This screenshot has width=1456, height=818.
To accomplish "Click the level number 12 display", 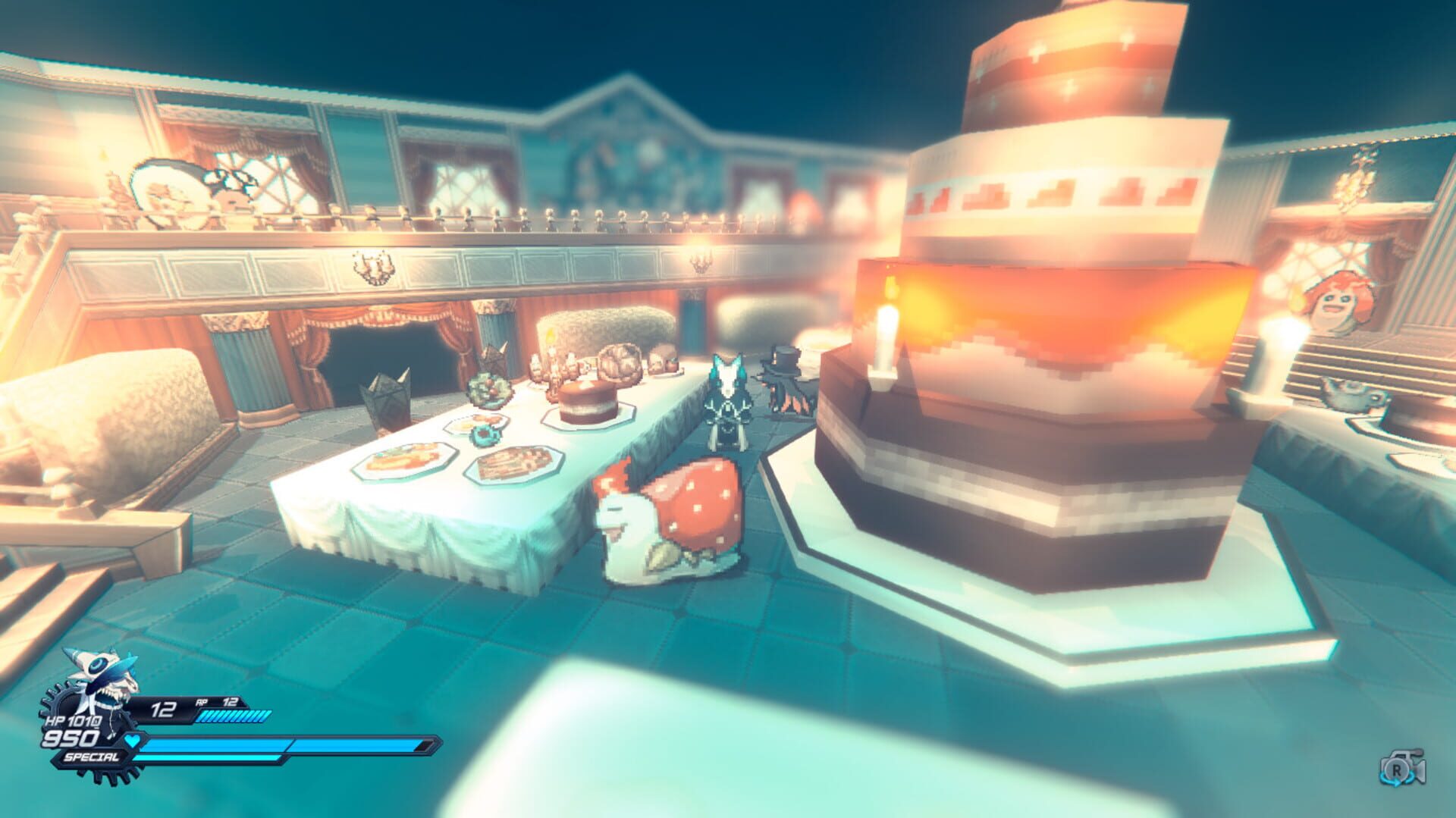I will (x=163, y=707).
